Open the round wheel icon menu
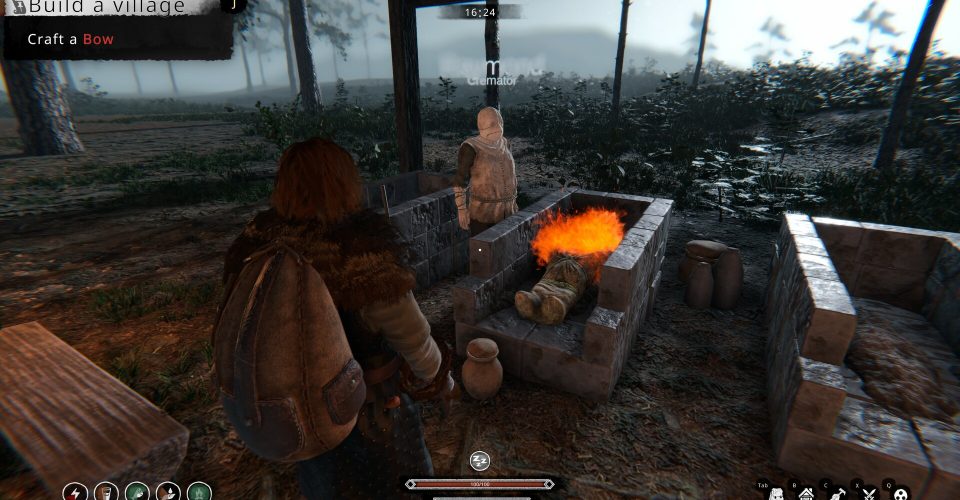Image resolution: width=960 pixels, height=500 pixels. [900, 493]
